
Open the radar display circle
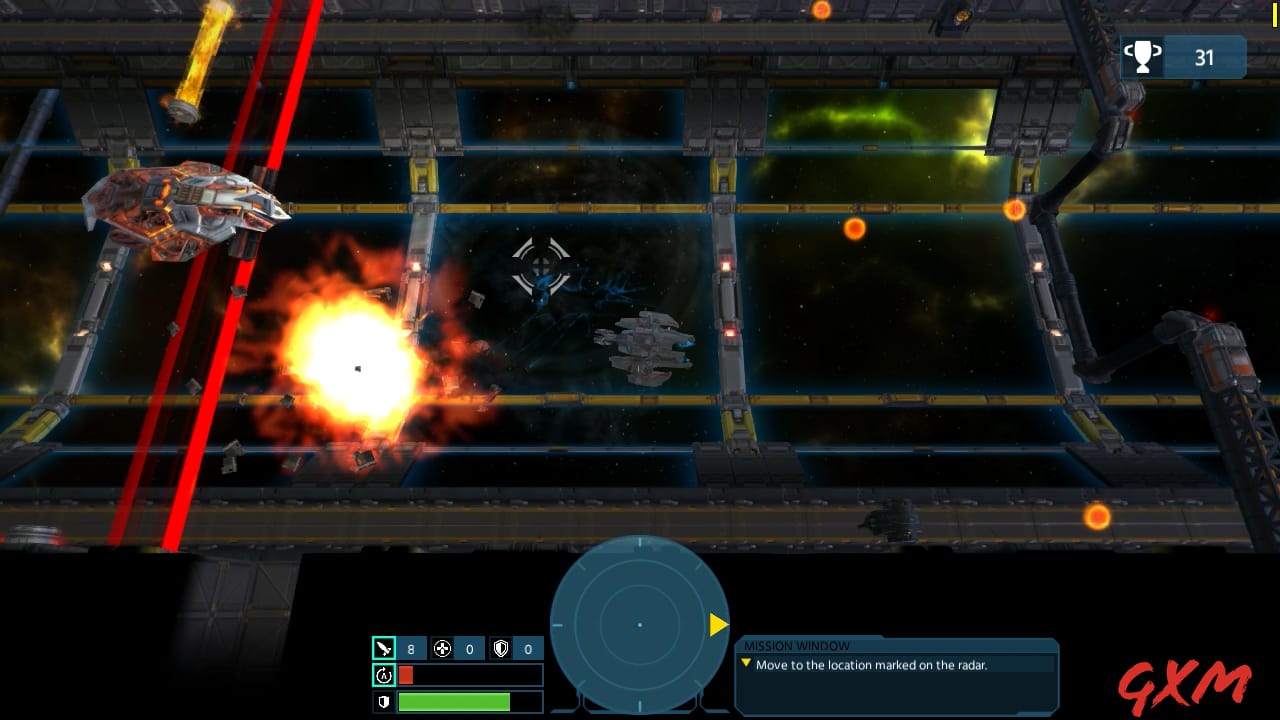click(x=640, y=625)
